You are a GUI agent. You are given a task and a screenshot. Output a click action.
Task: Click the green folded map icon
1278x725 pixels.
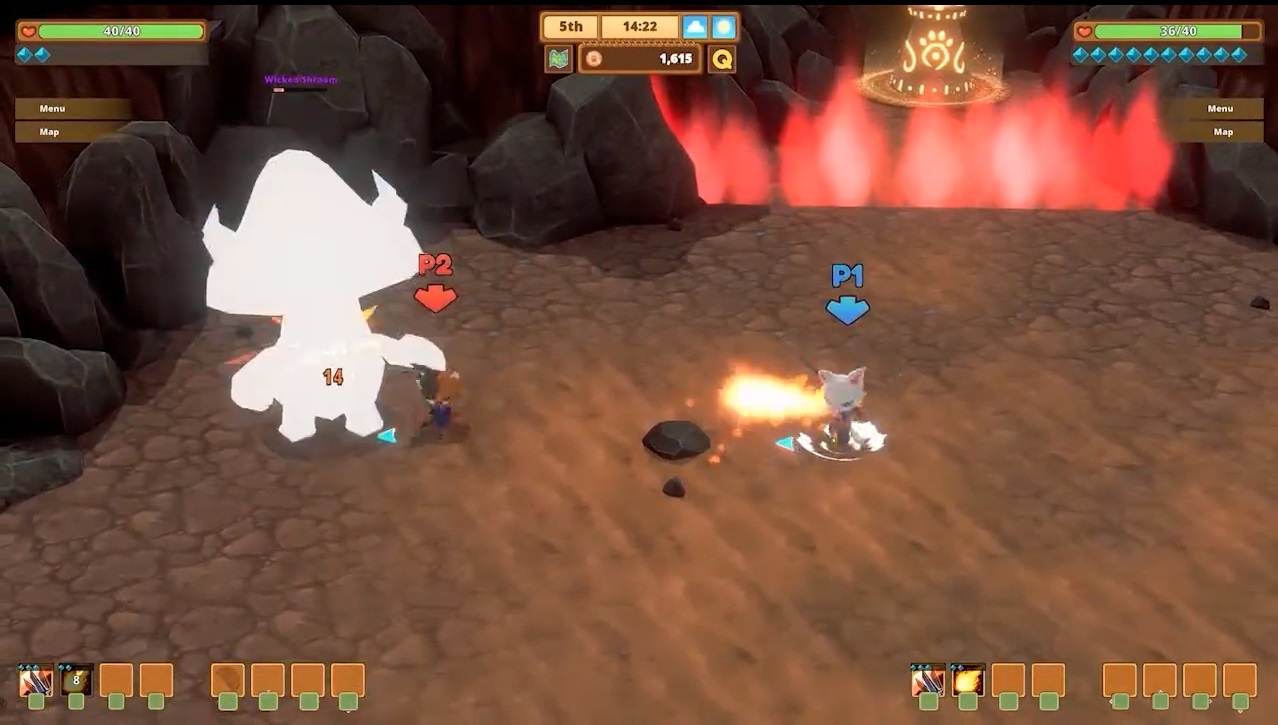(x=559, y=59)
